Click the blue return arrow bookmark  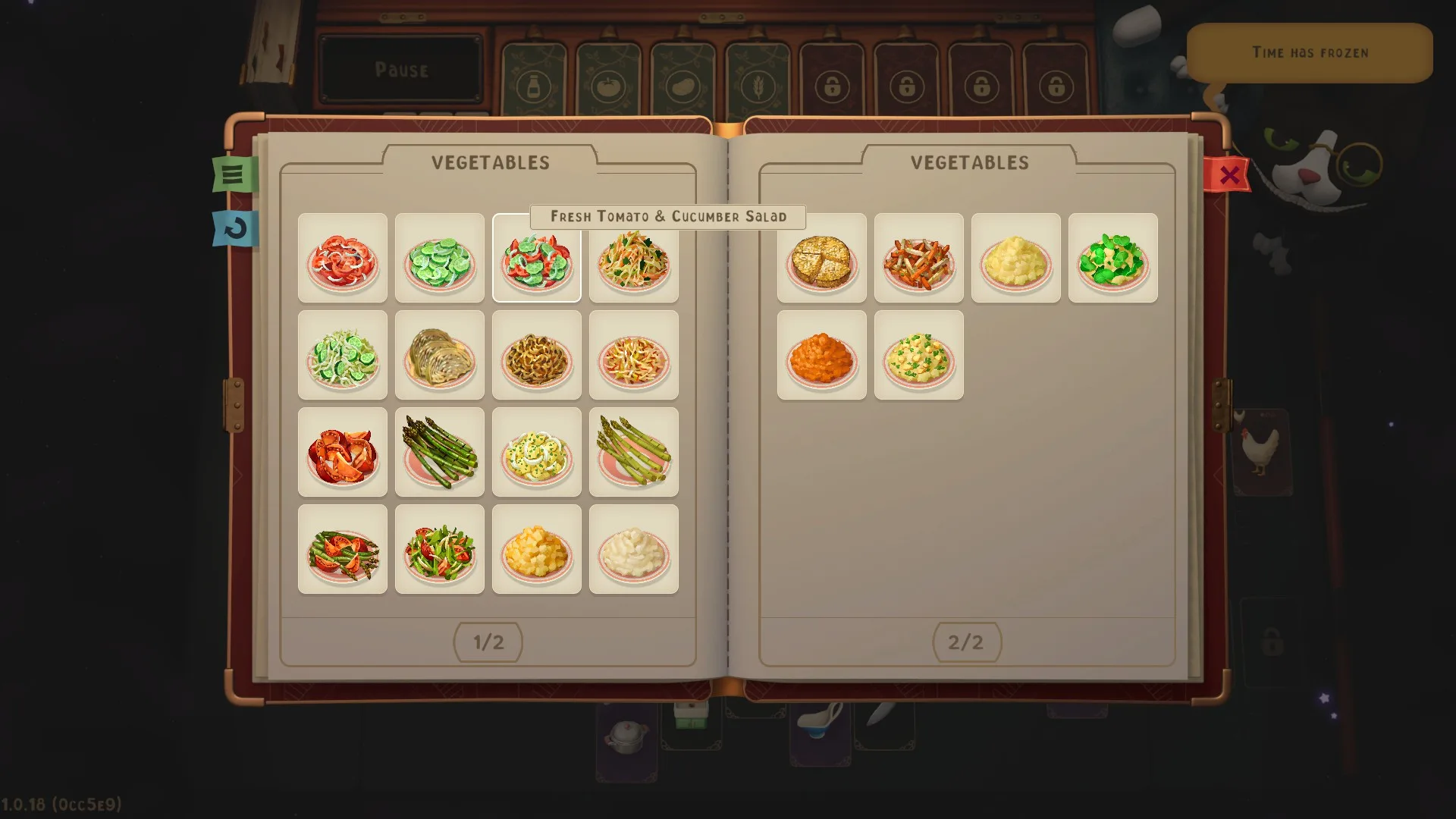tap(235, 228)
